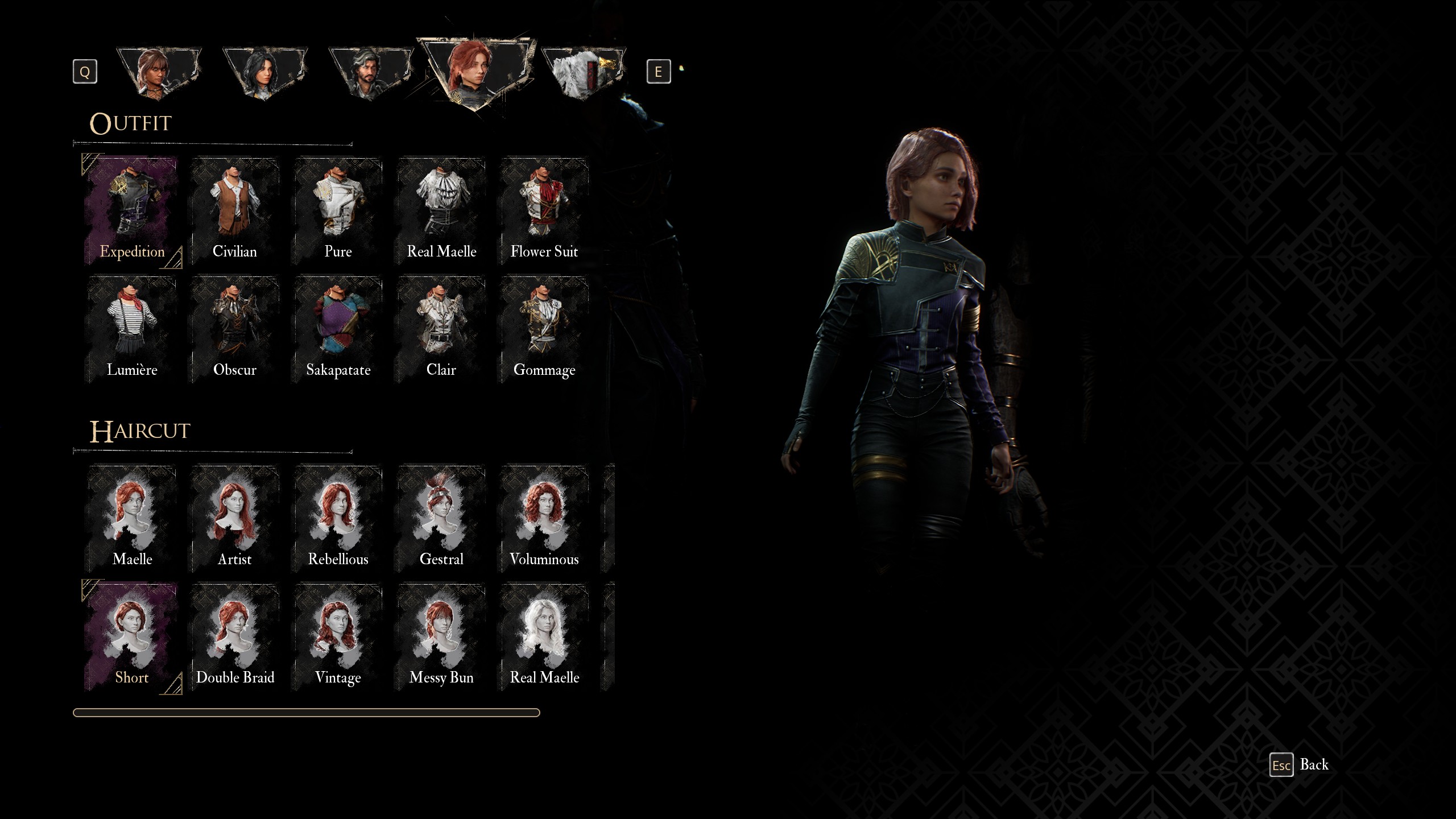Choose the Voluminous haircut
Screen dimensions: 1456x819
coord(544,518)
